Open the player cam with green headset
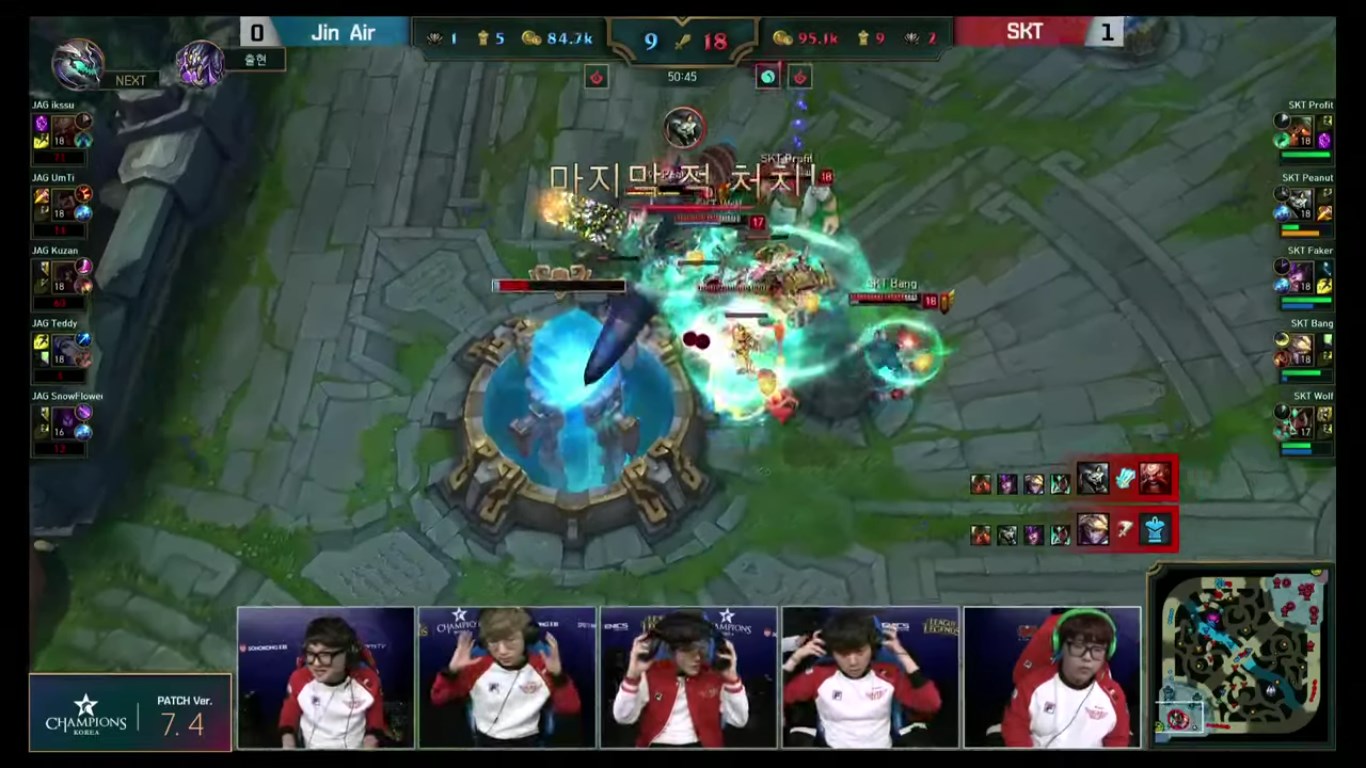The height and width of the screenshot is (768, 1366). point(1052,677)
